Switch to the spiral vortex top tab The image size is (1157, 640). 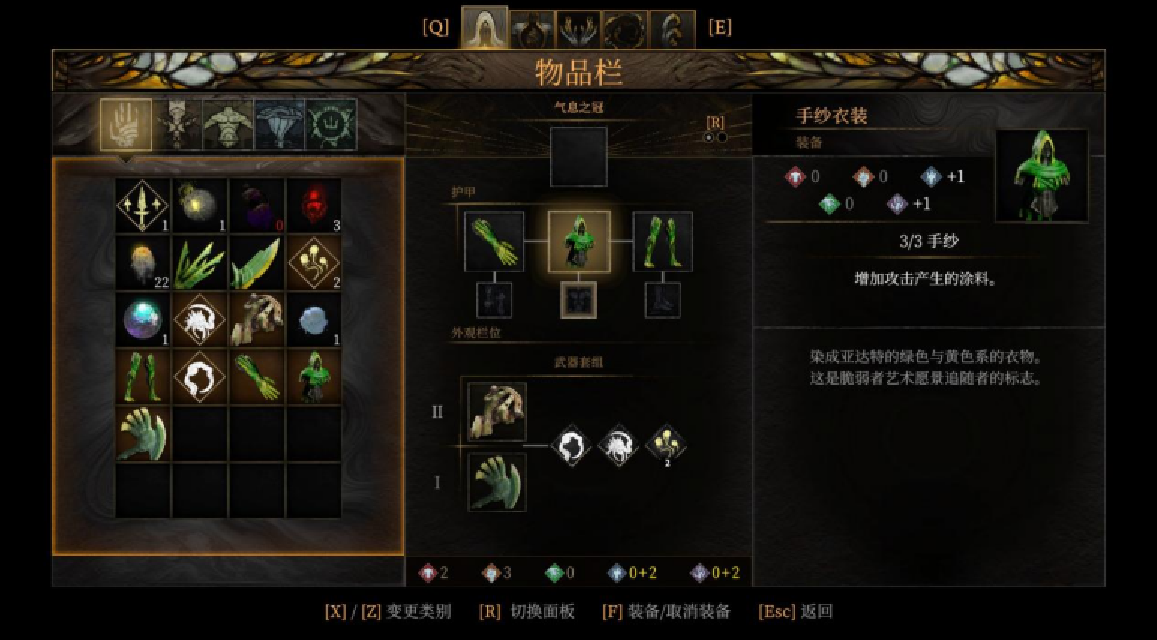tap(625, 29)
